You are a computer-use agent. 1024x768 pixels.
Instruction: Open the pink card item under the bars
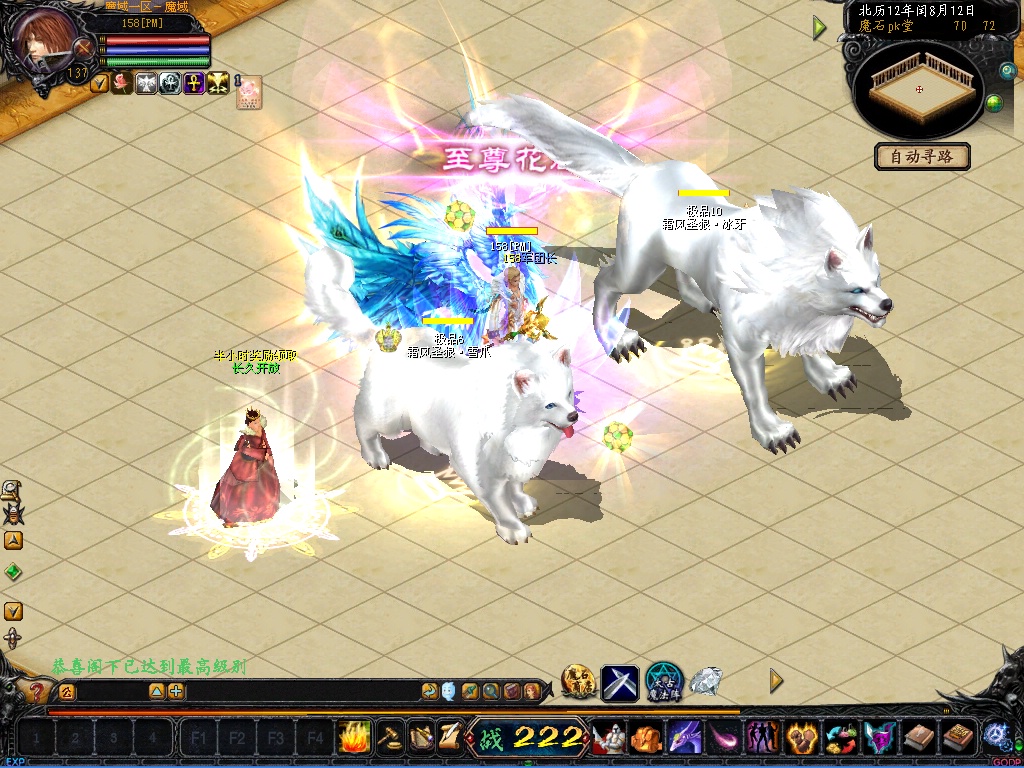248,92
